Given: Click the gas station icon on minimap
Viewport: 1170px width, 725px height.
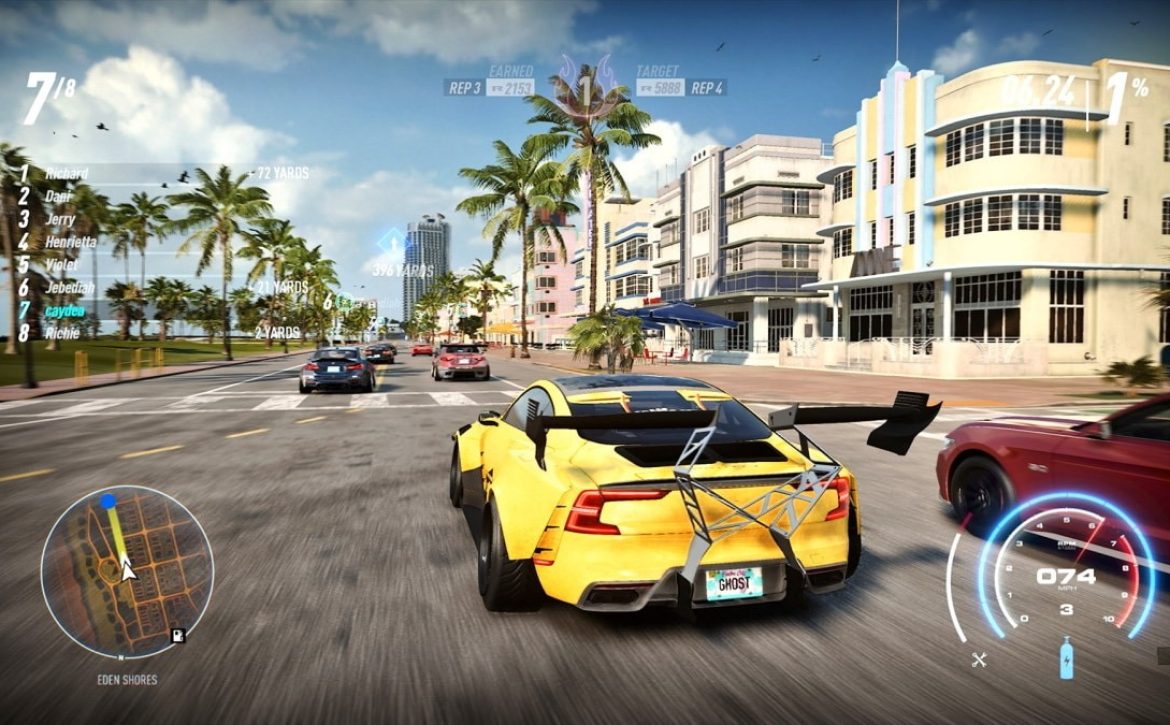Looking at the screenshot, I should click(177, 634).
